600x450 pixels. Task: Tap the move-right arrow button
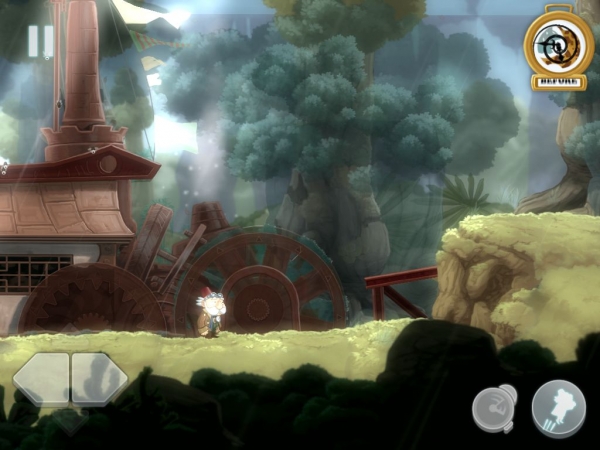click(x=99, y=379)
